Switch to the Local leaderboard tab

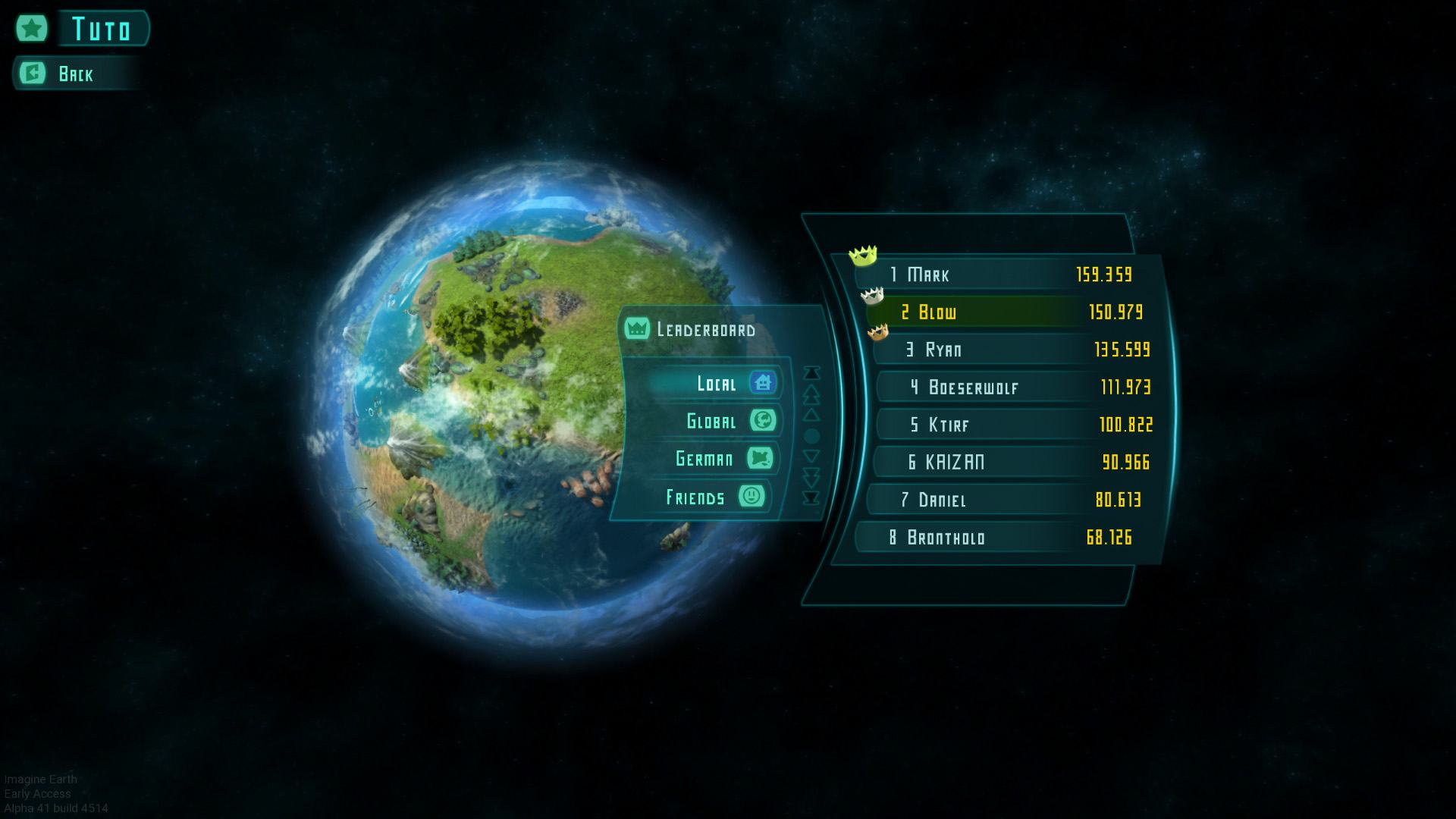717,383
